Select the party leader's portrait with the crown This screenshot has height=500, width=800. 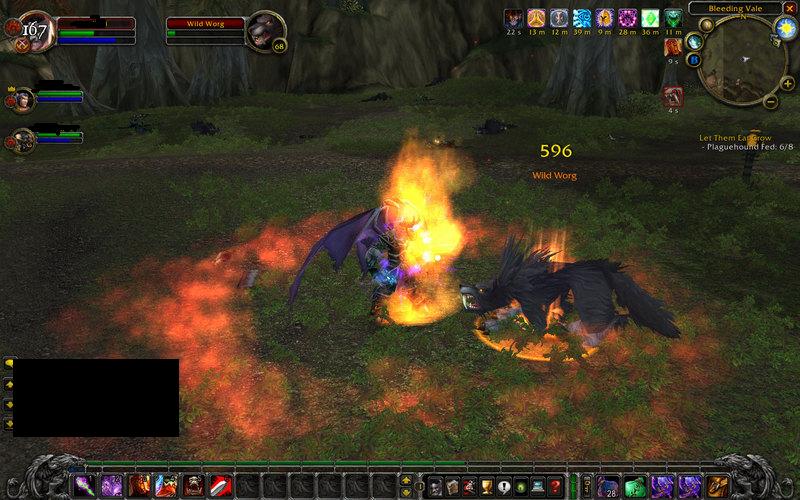[23, 99]
